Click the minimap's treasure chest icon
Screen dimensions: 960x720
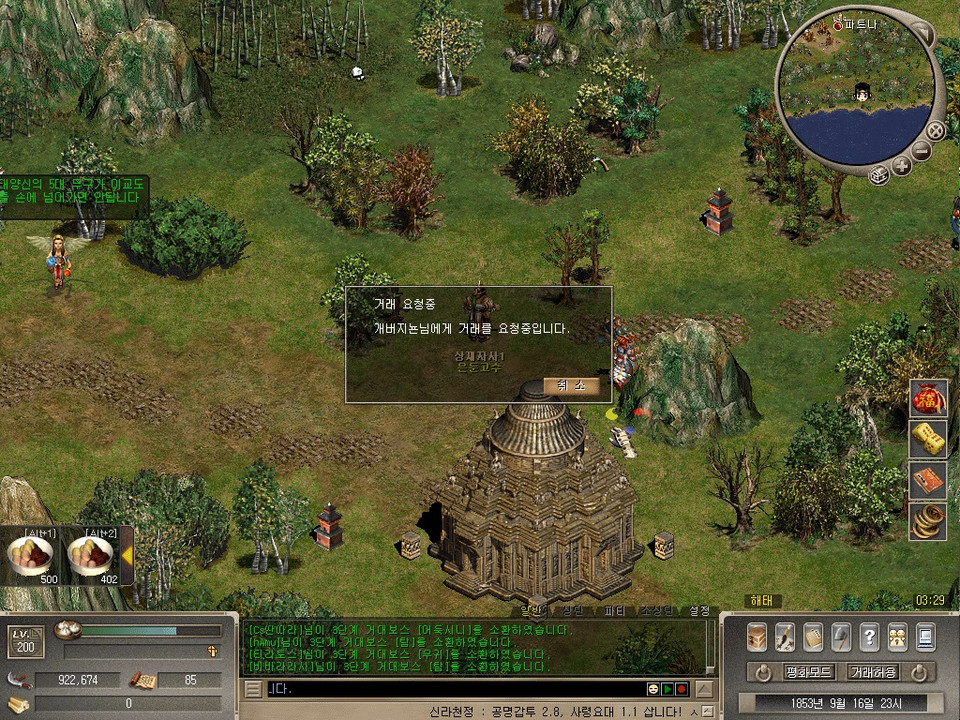[878, 175]
